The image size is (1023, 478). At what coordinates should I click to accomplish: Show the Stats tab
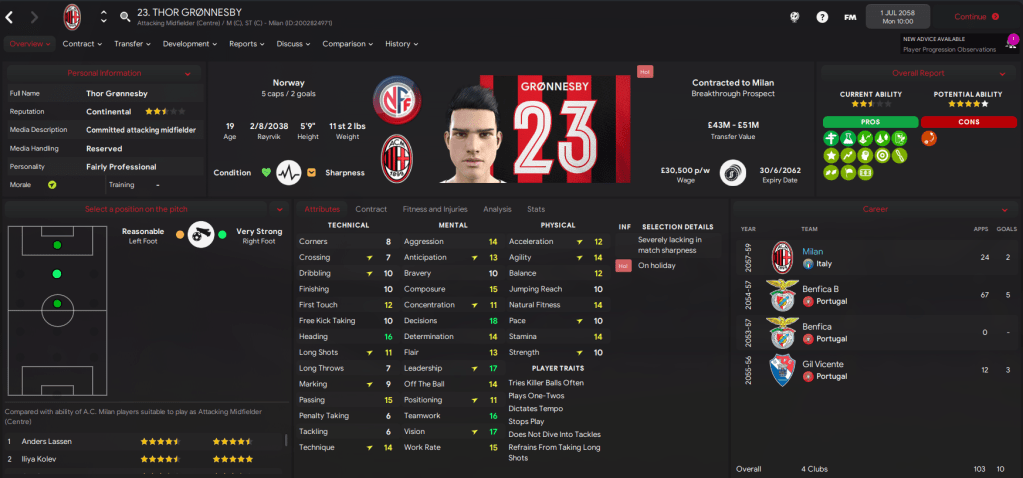536,209
